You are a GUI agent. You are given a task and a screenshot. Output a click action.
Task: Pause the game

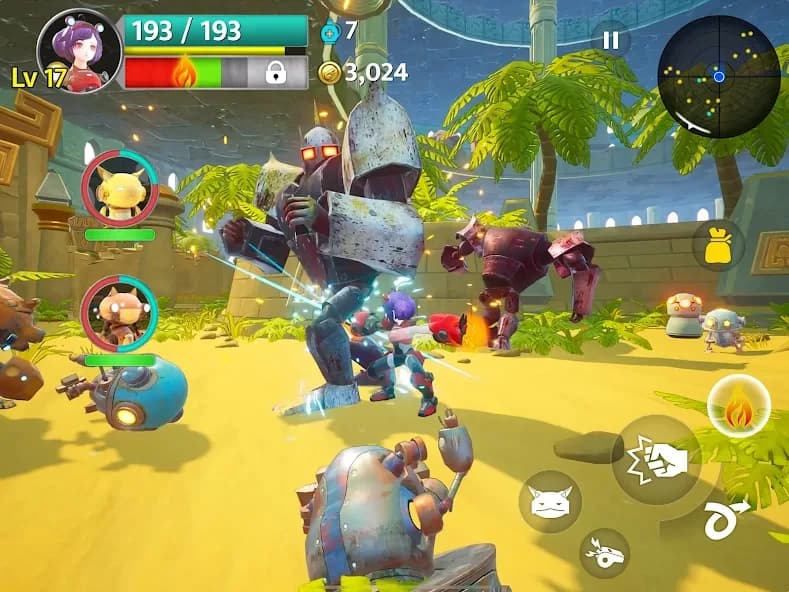pos(611,41)
